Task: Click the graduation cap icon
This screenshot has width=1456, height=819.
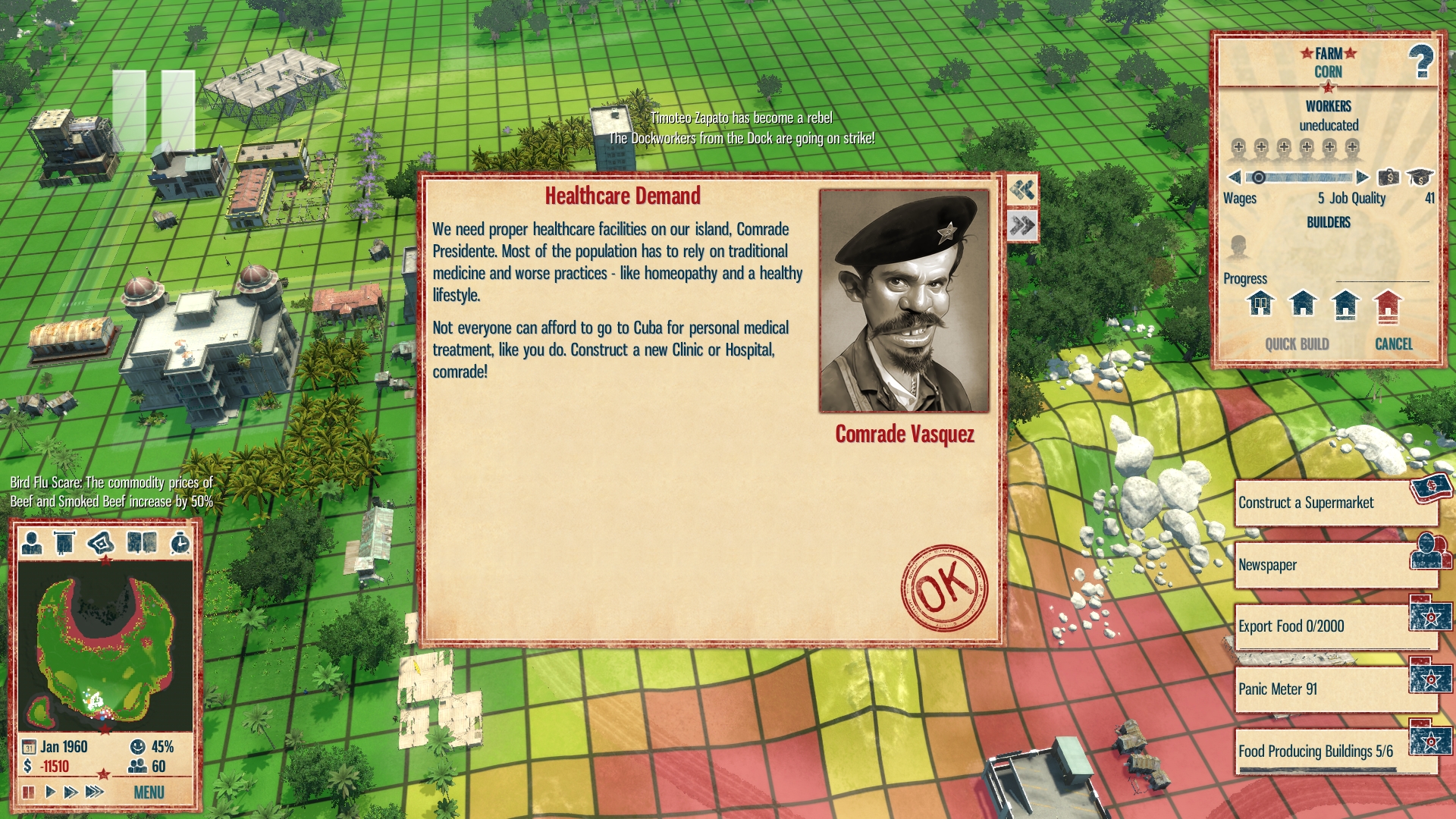Action: (1420, 177)
